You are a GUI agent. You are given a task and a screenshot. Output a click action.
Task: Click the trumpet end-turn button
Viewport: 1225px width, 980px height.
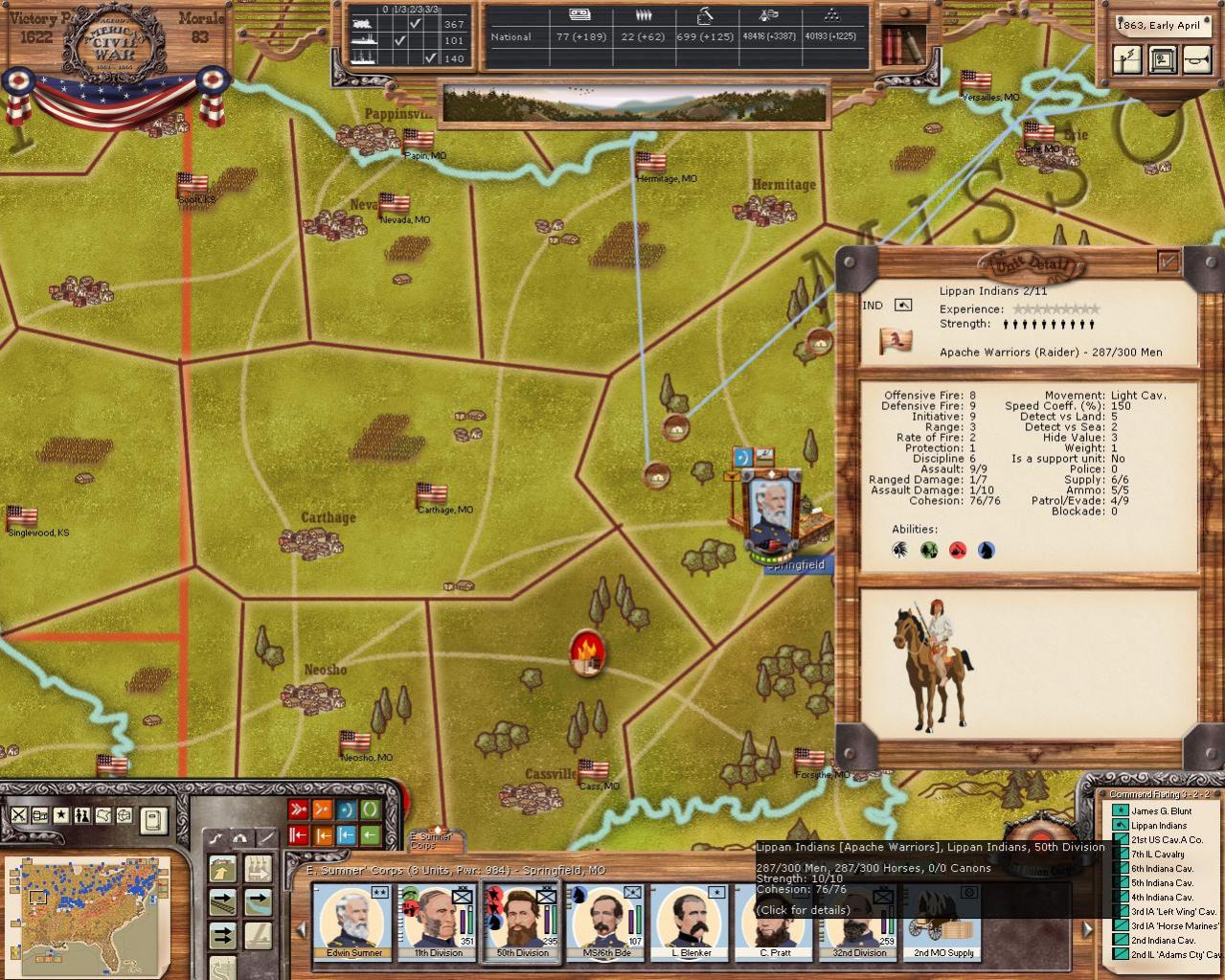click(1197, 60)
